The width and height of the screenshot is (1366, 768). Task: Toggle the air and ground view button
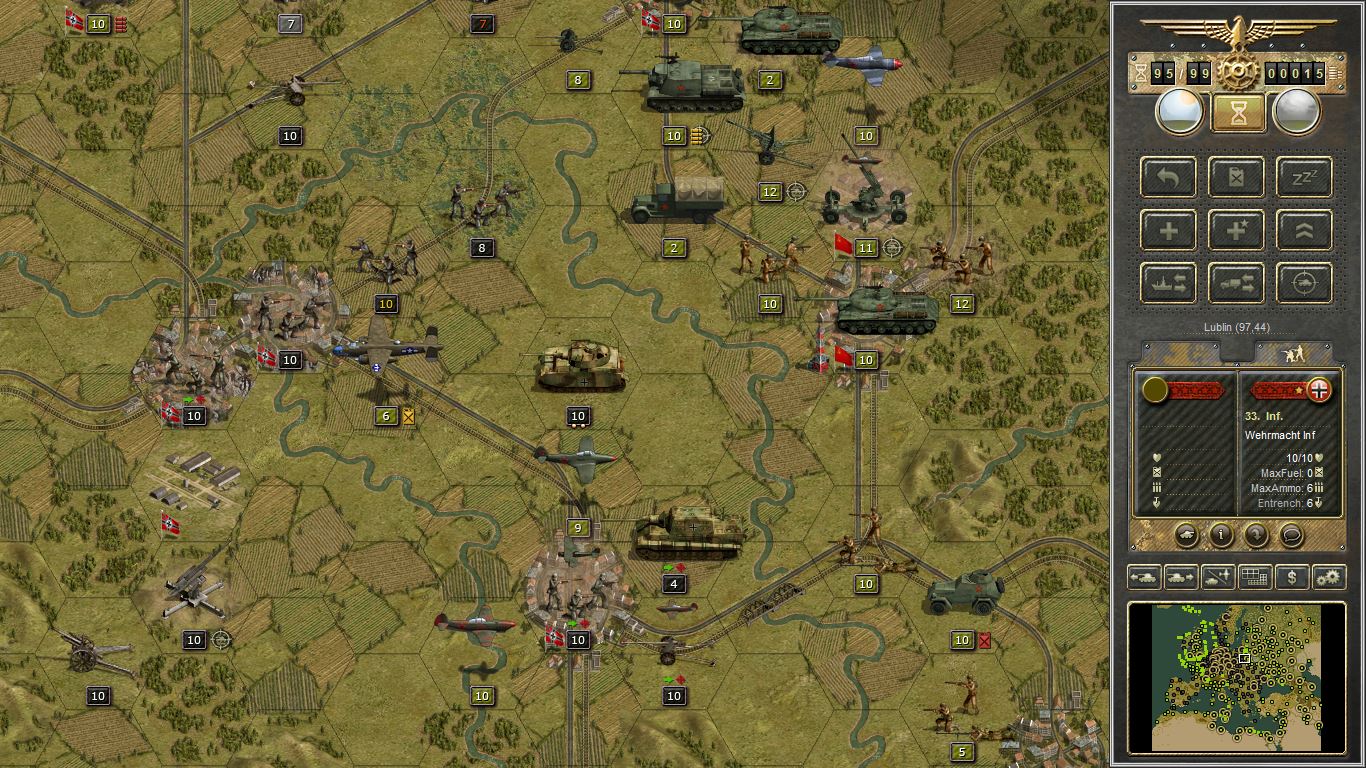coord(1217,577)
